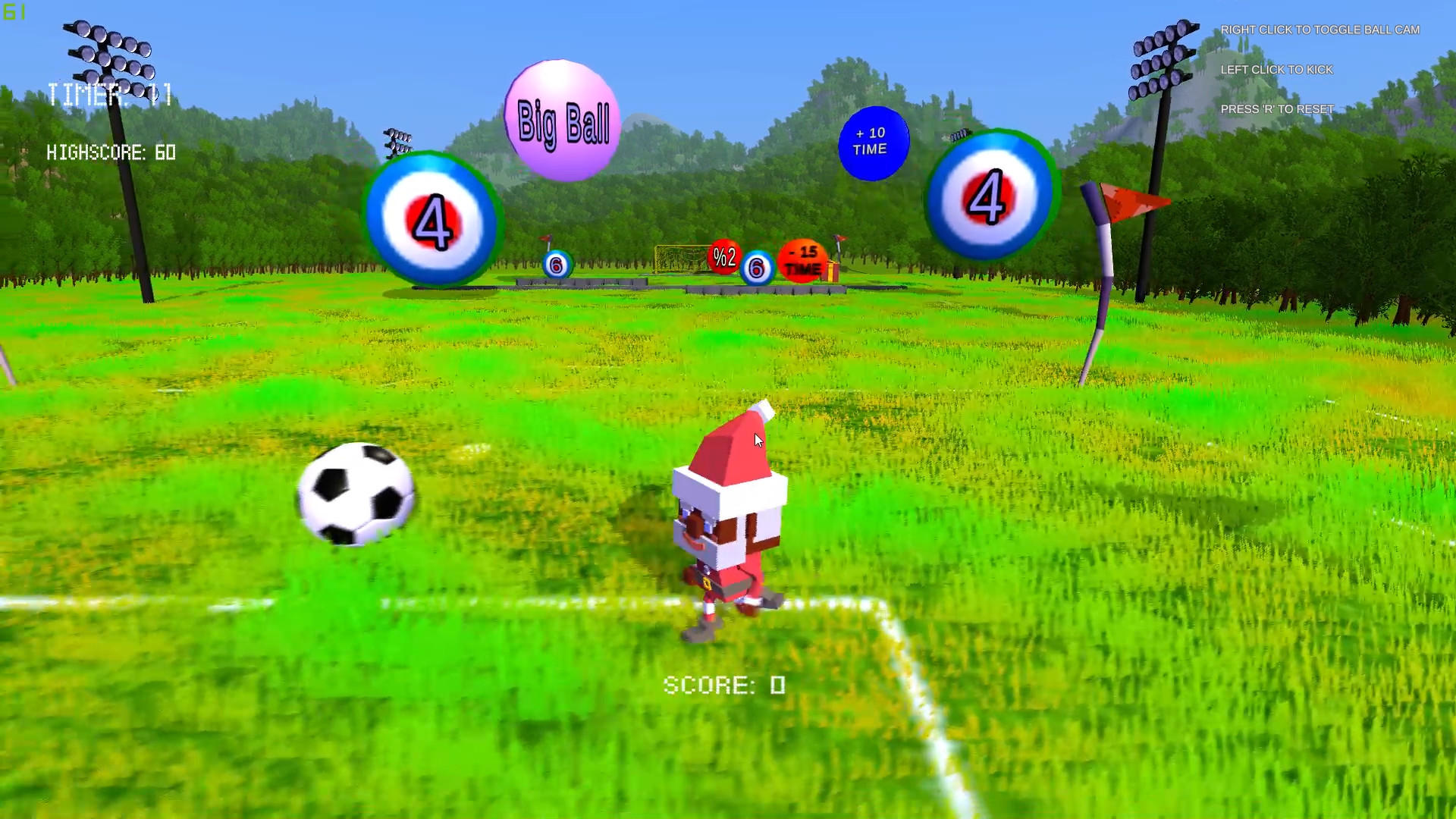The width and height of the screenshot is (1456, 819).
Task: Click LEFT CLICK TO KICK instruction text
Action: pos(1277,70)
